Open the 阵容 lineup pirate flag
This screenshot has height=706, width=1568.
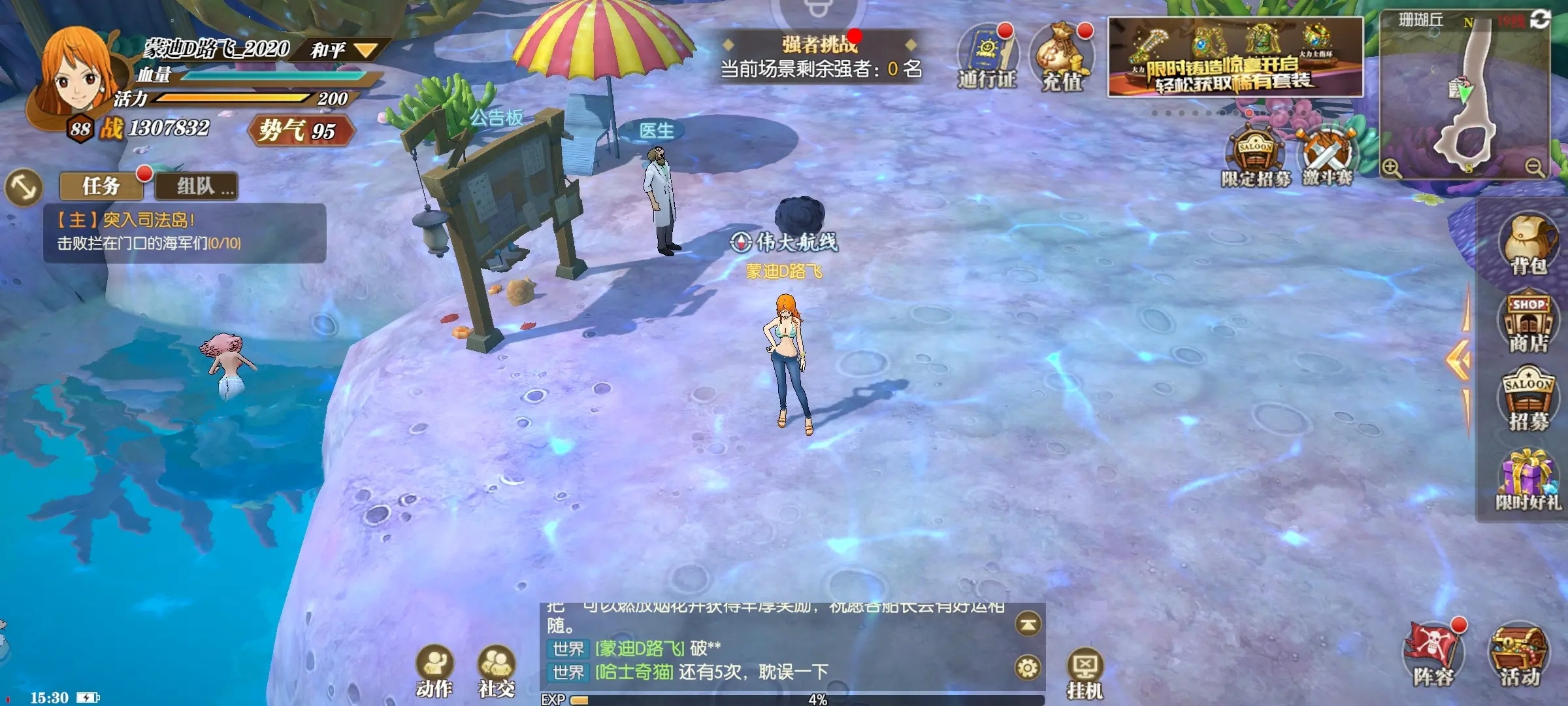[1433, 654]
